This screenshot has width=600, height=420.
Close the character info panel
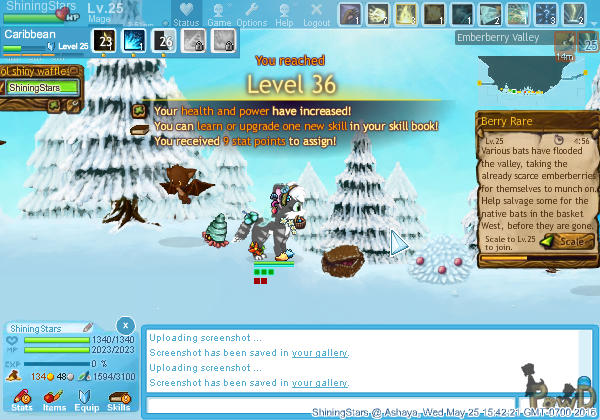pos(123,326)
